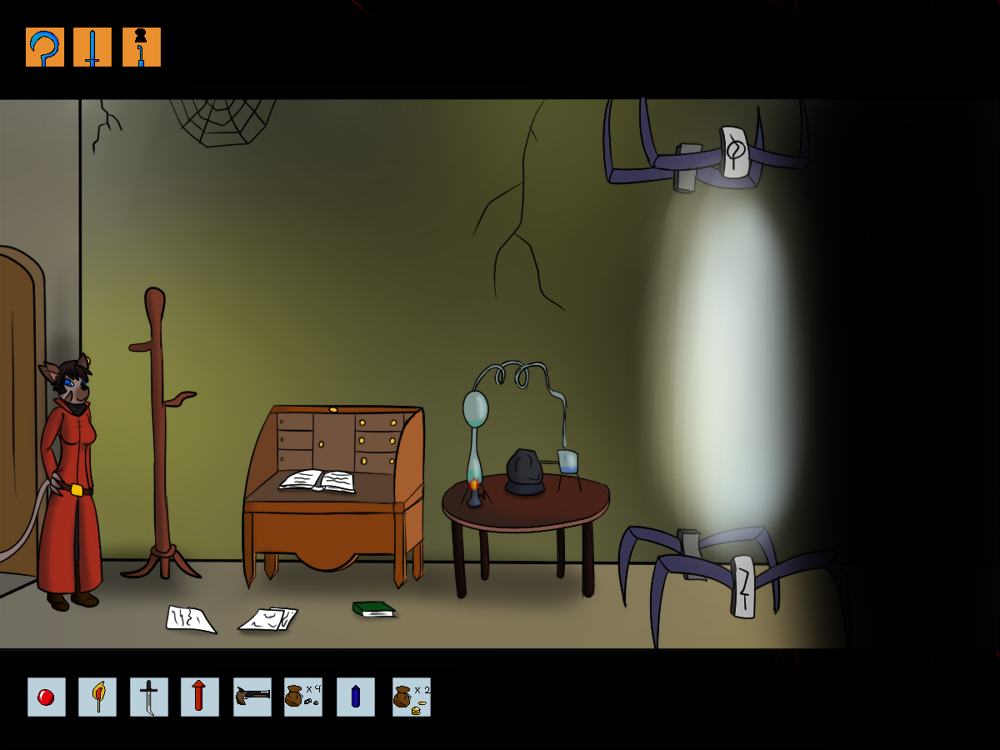1000x750 pixels.
Task: Select the blue crystal inventory item
Action: click(355, 697)
